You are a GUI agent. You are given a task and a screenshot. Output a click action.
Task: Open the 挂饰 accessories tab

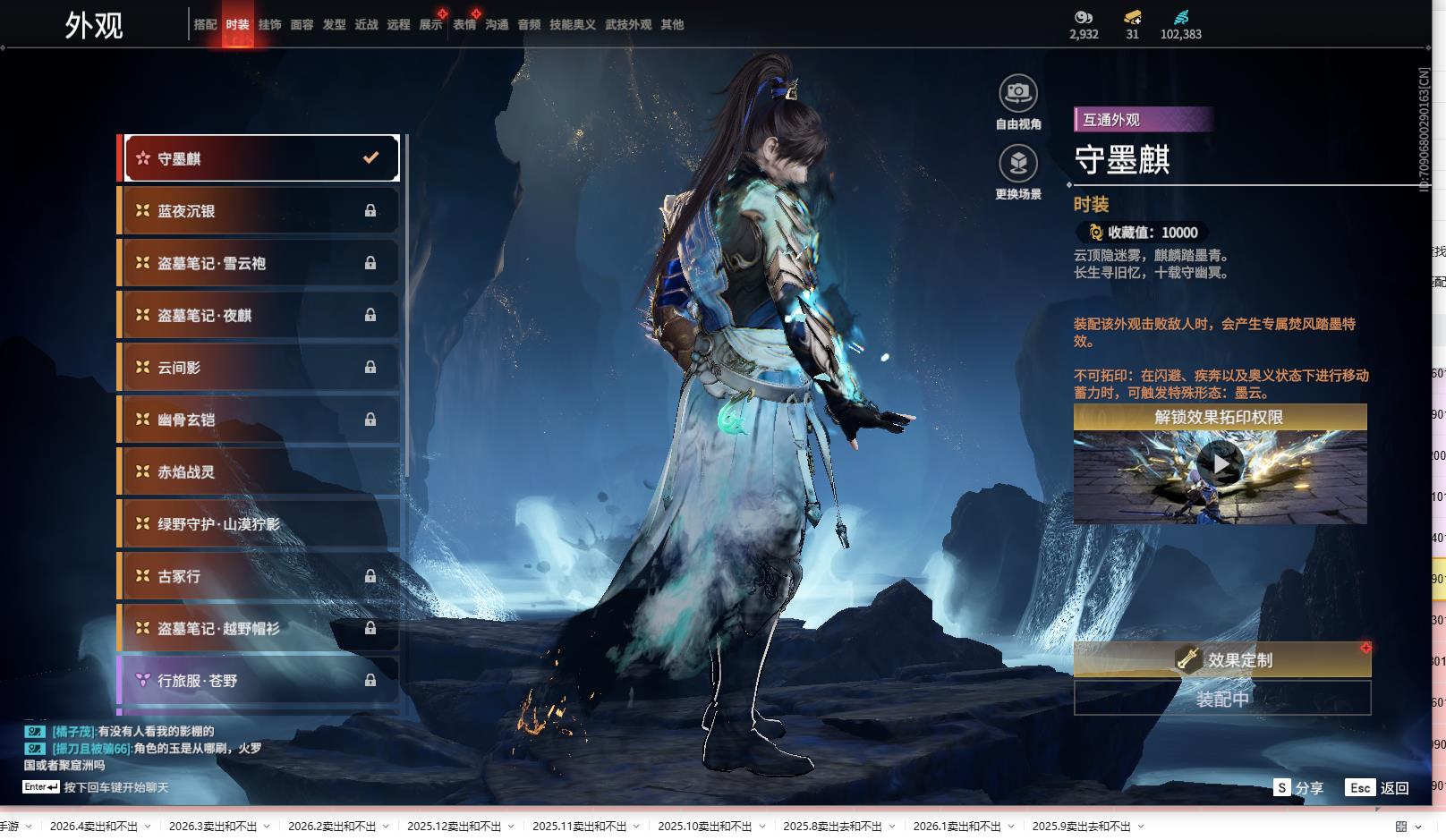point(269,25)
